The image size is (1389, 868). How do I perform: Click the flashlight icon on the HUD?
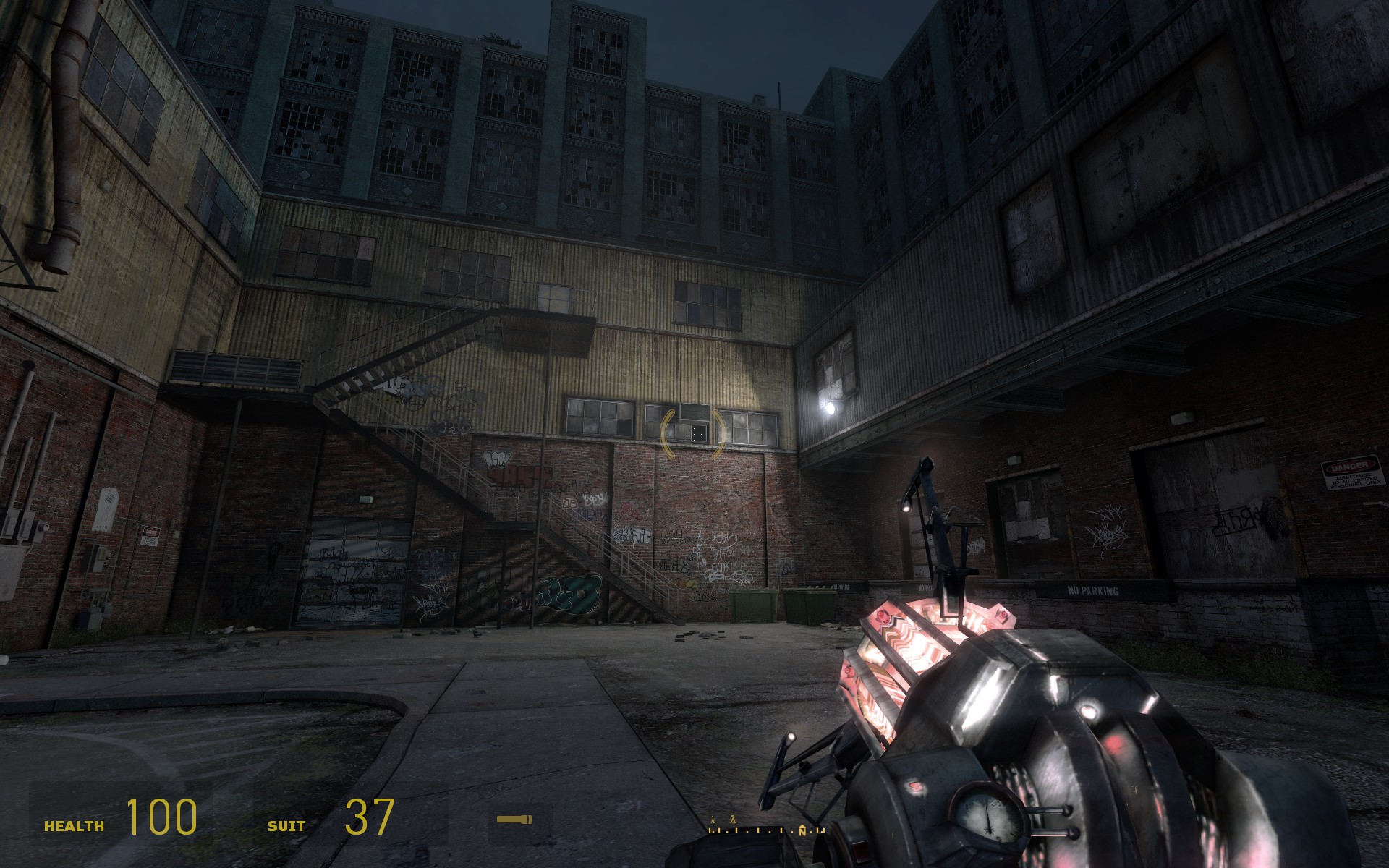(514, 820)
